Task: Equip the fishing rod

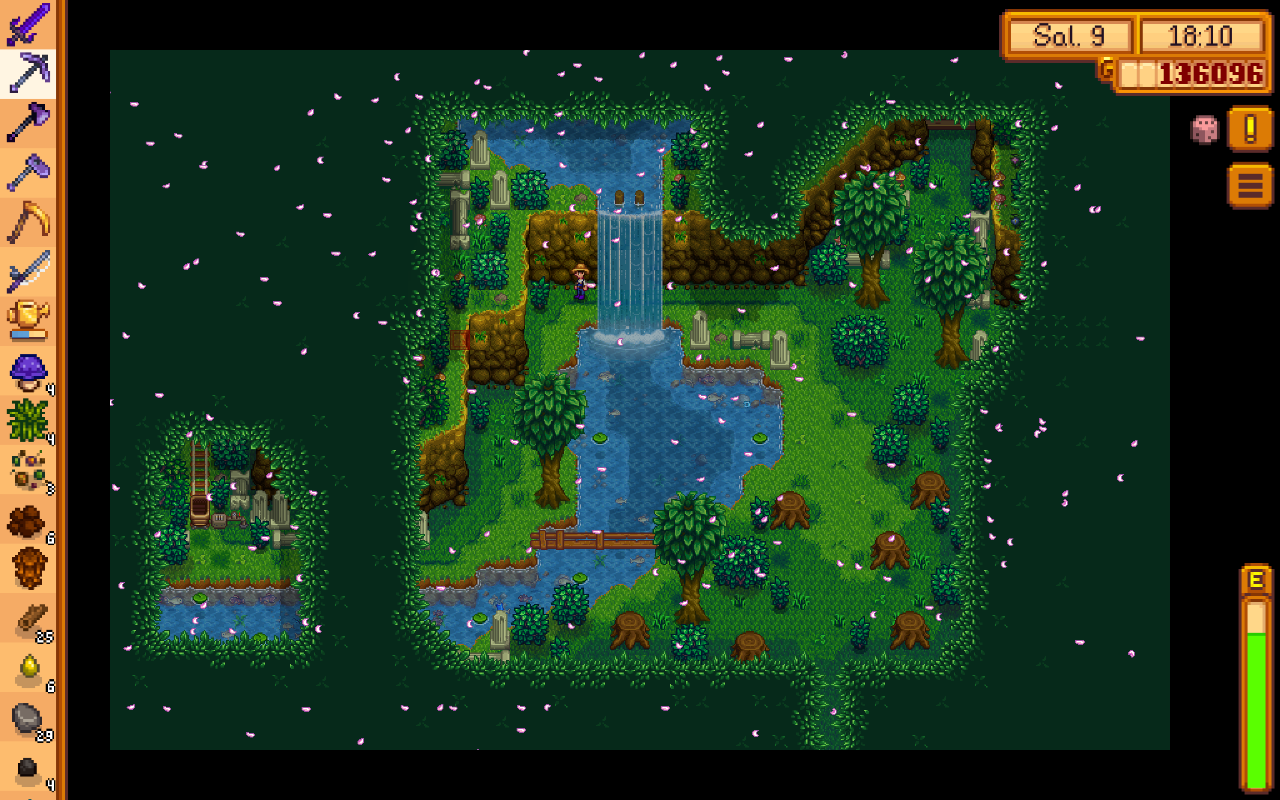Action: click(x=28, y=272)
